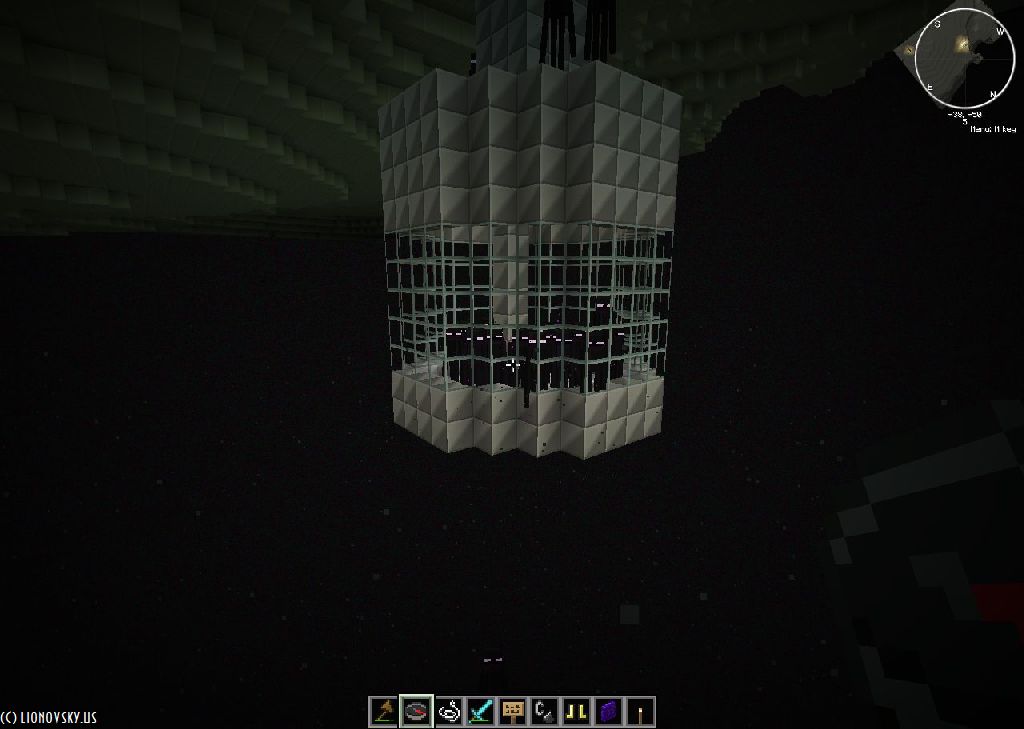Choose the white string item slot
Screen dimensions: 1024x729
click(449, 711)
